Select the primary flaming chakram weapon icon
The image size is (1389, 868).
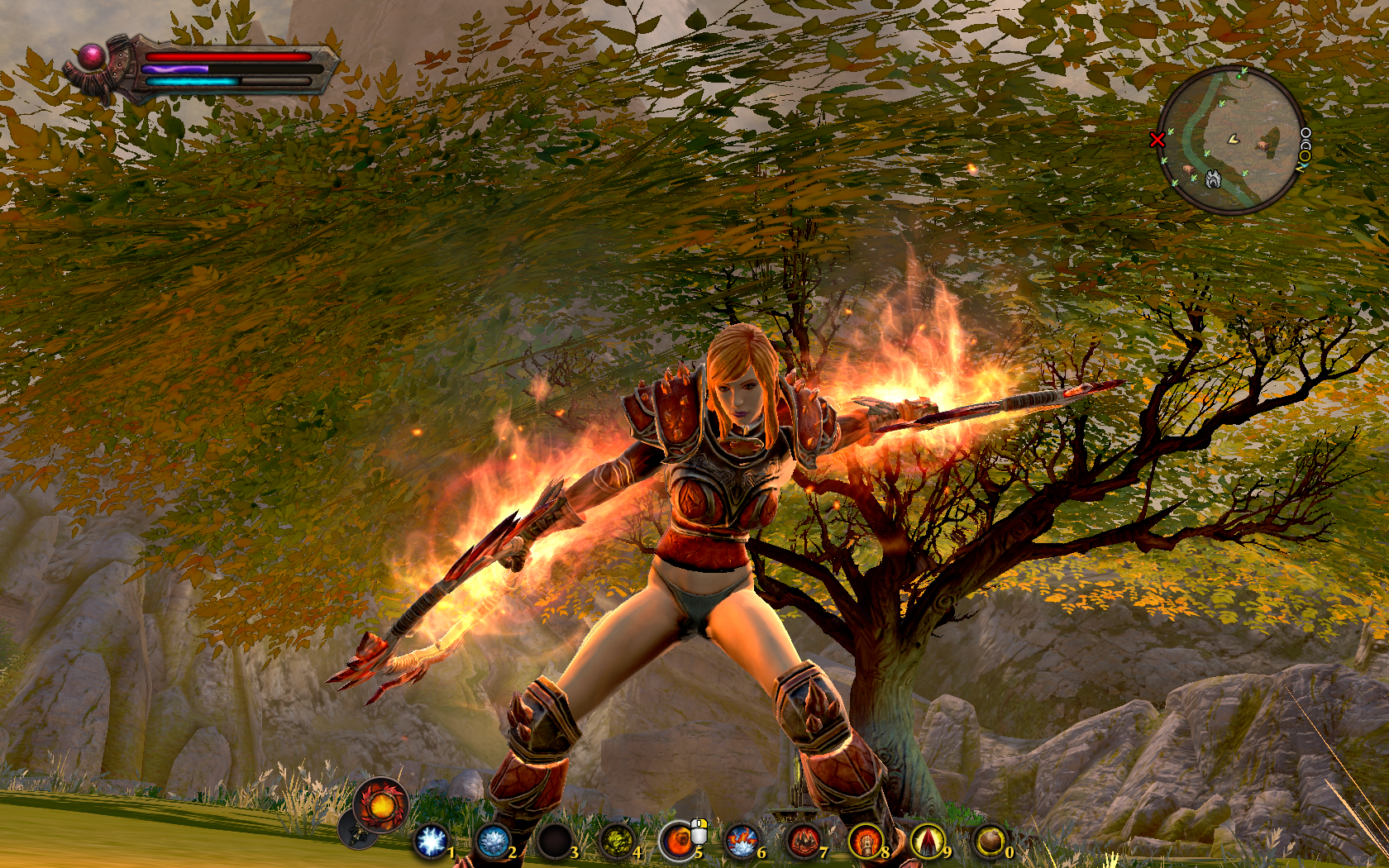point(381,804)
